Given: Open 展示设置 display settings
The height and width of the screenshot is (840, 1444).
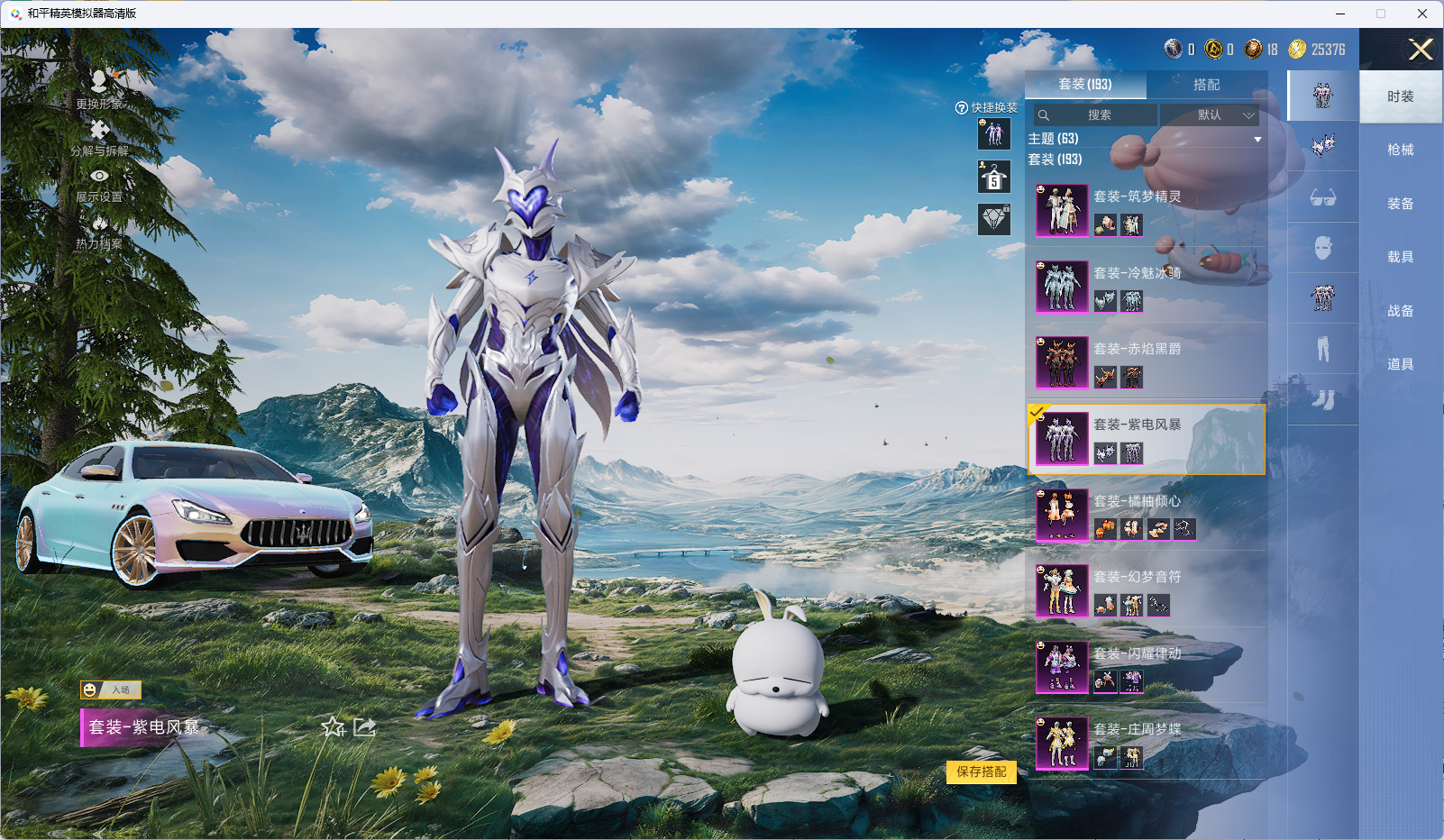Looking at the screenshot, I should 99,184.
